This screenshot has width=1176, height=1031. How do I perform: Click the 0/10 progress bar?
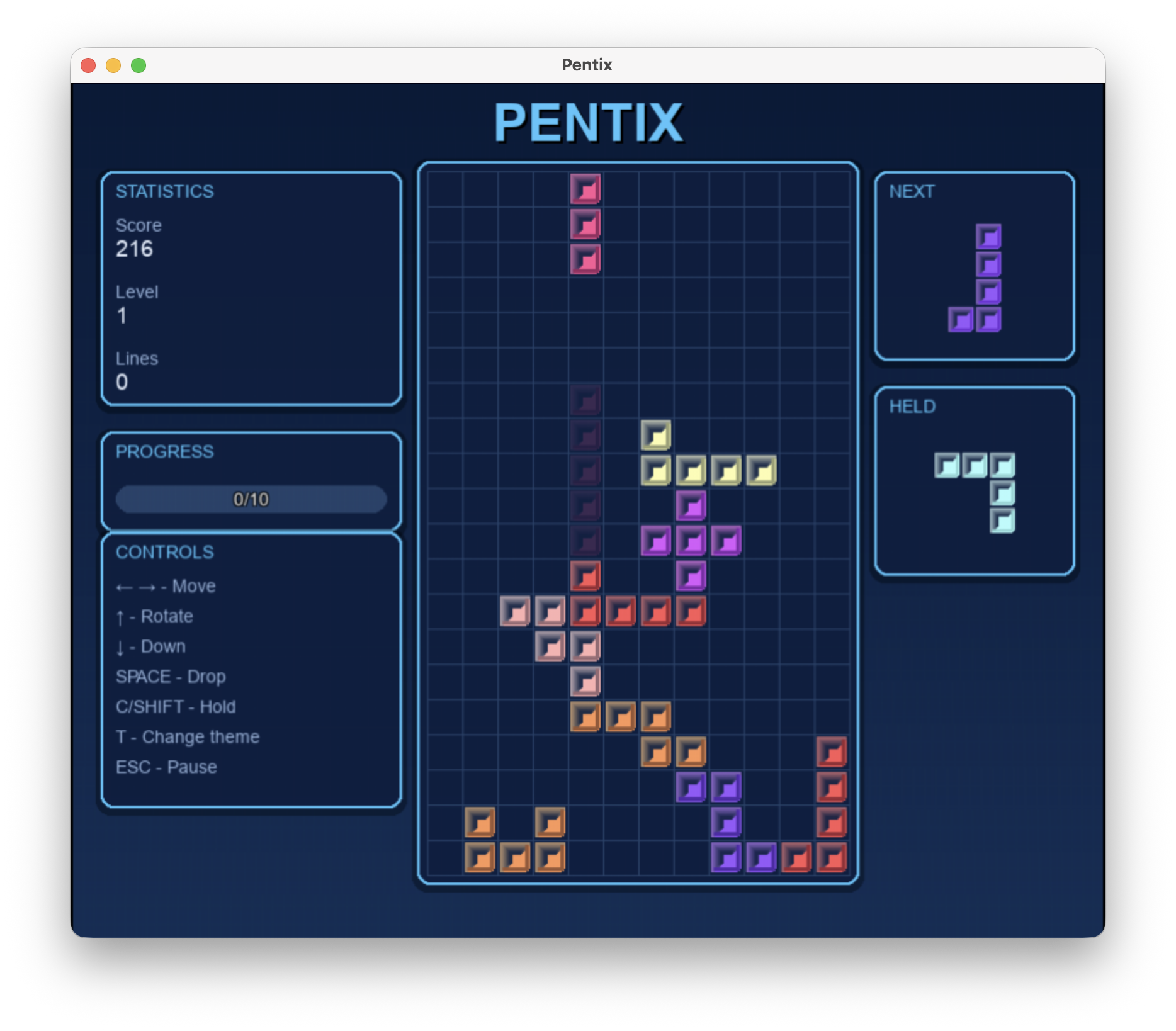tap(250, 499)
